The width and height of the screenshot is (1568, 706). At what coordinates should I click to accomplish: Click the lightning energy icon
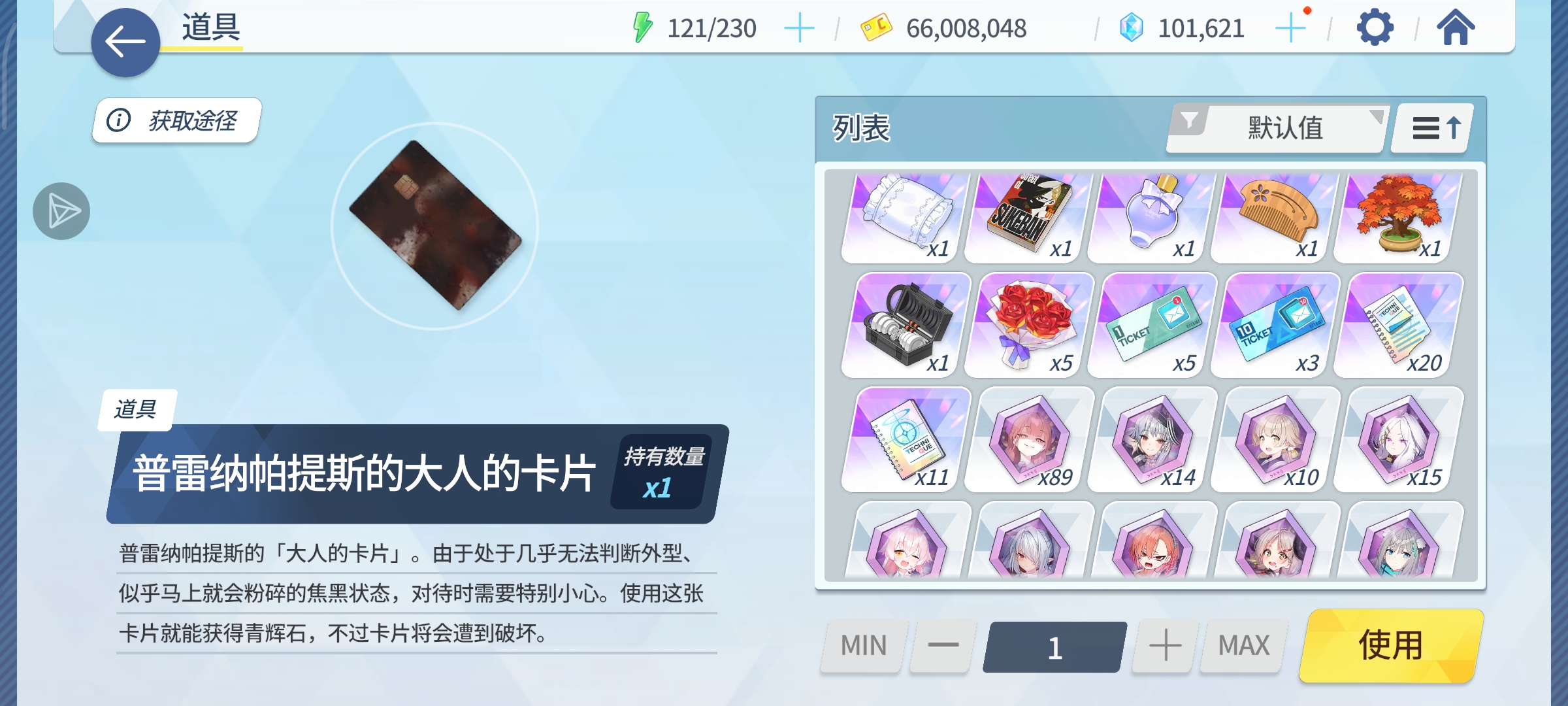[x=644, y=27]
